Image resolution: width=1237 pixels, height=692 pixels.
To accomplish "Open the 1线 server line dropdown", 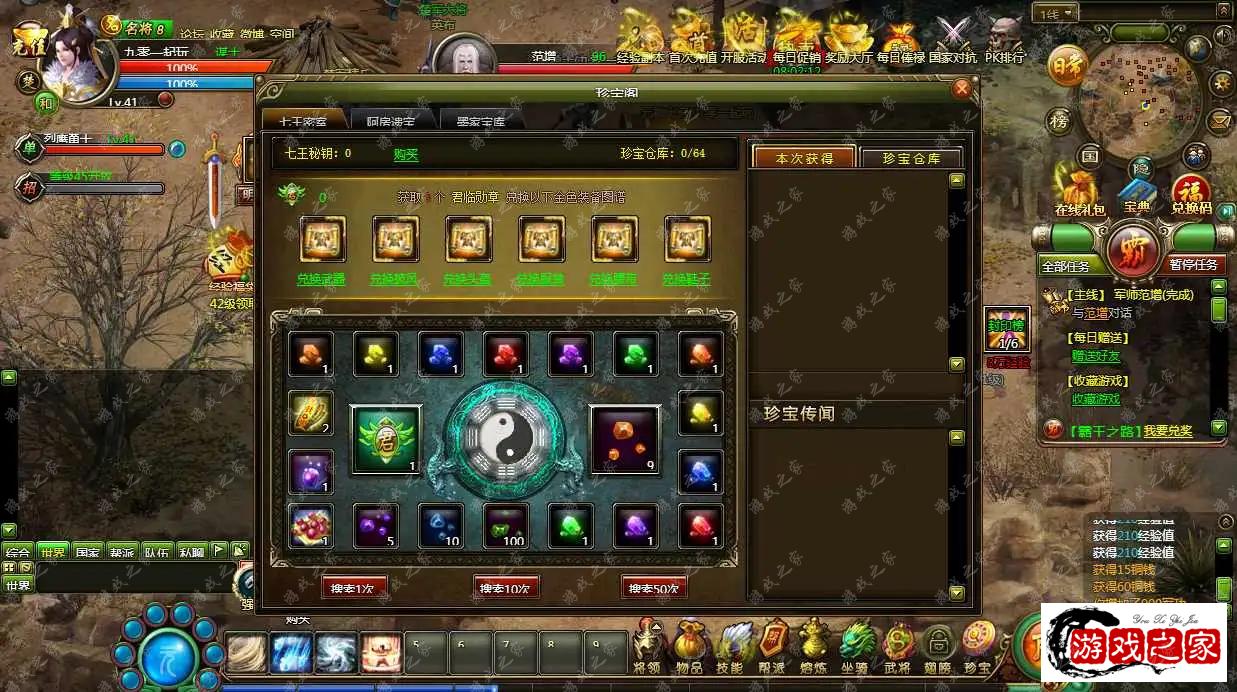I will click(x=1057, y=13).
